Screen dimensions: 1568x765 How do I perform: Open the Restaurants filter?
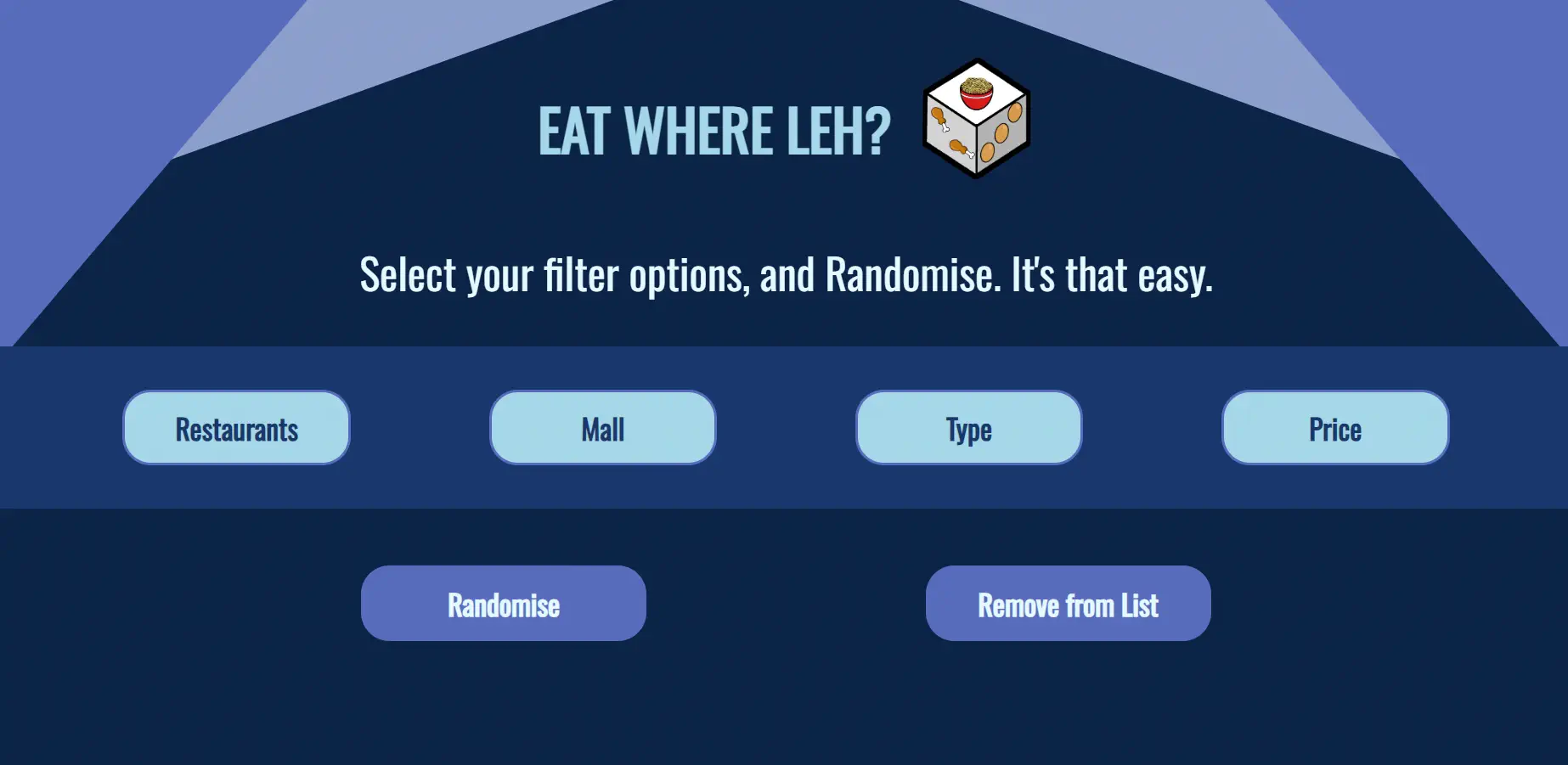click(x=236, y=428)
